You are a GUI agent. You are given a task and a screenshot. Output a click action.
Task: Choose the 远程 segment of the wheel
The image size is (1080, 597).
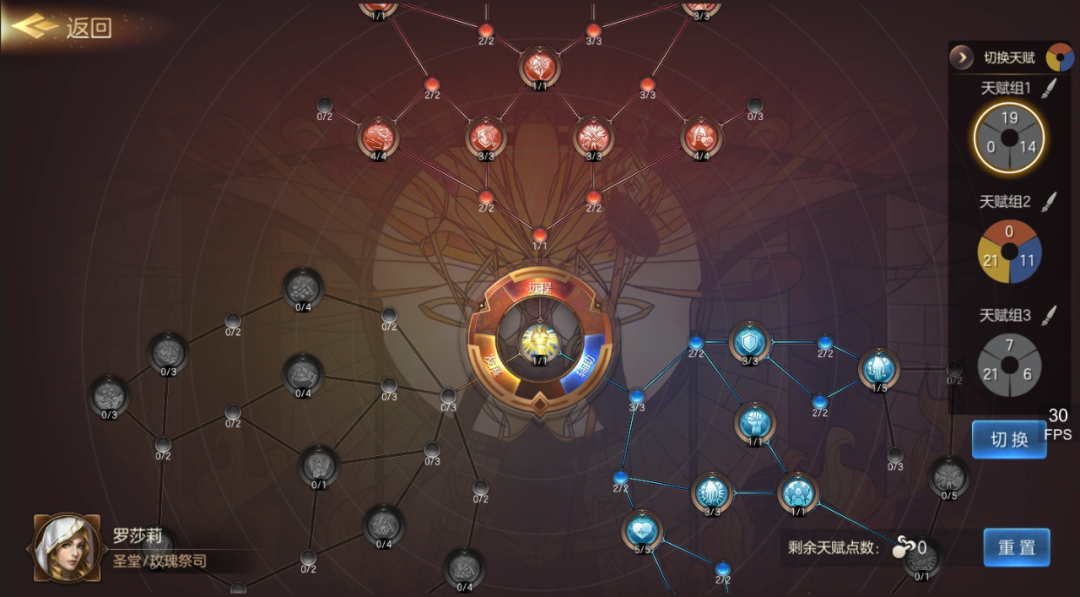coord(539,288)
